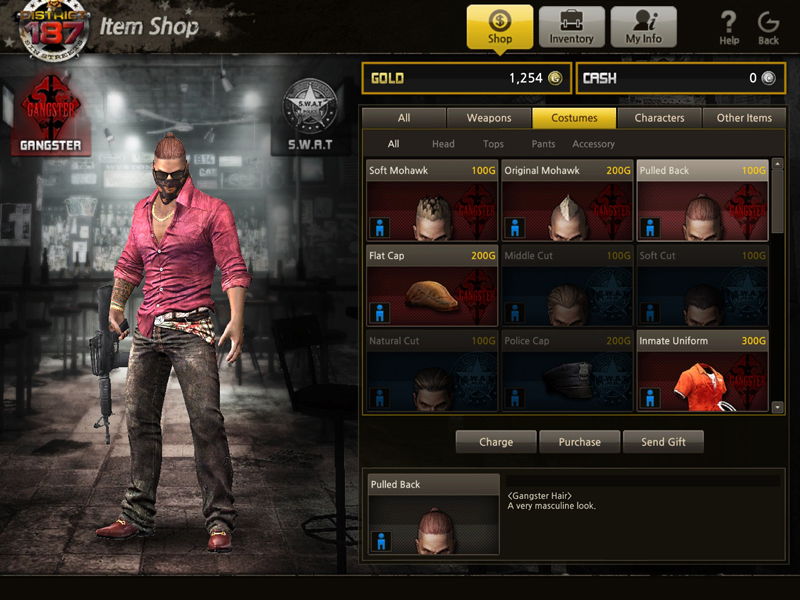Click the Back button

tap(768, 28)
